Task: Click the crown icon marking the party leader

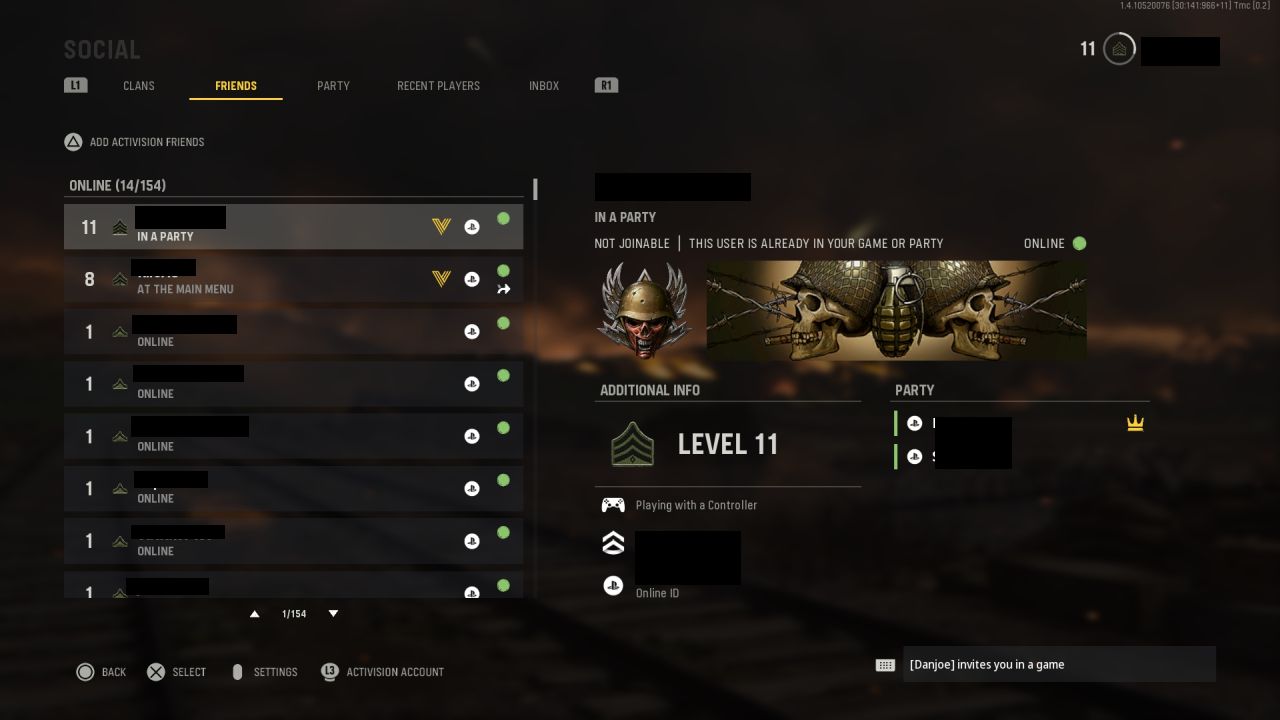Action: click(1135, 422)
